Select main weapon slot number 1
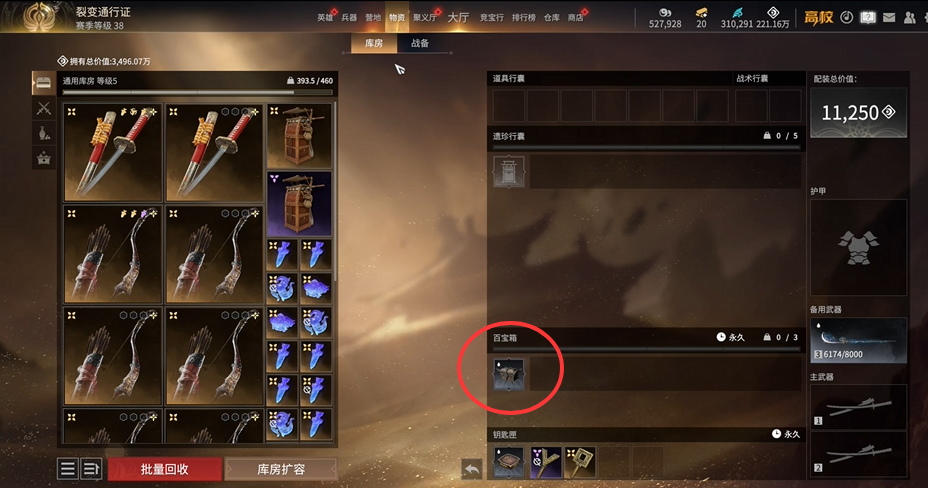The height and width of the screenshot is (488, 928). coord(858,406)
